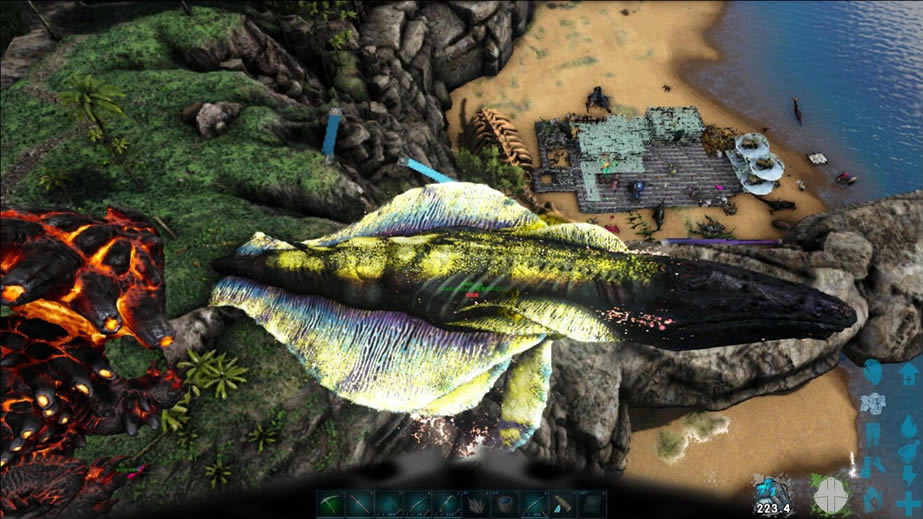This screenshot has width=923, height=519.
Task: Select the blue water jar hotbar slot
Action: point(505,503)
